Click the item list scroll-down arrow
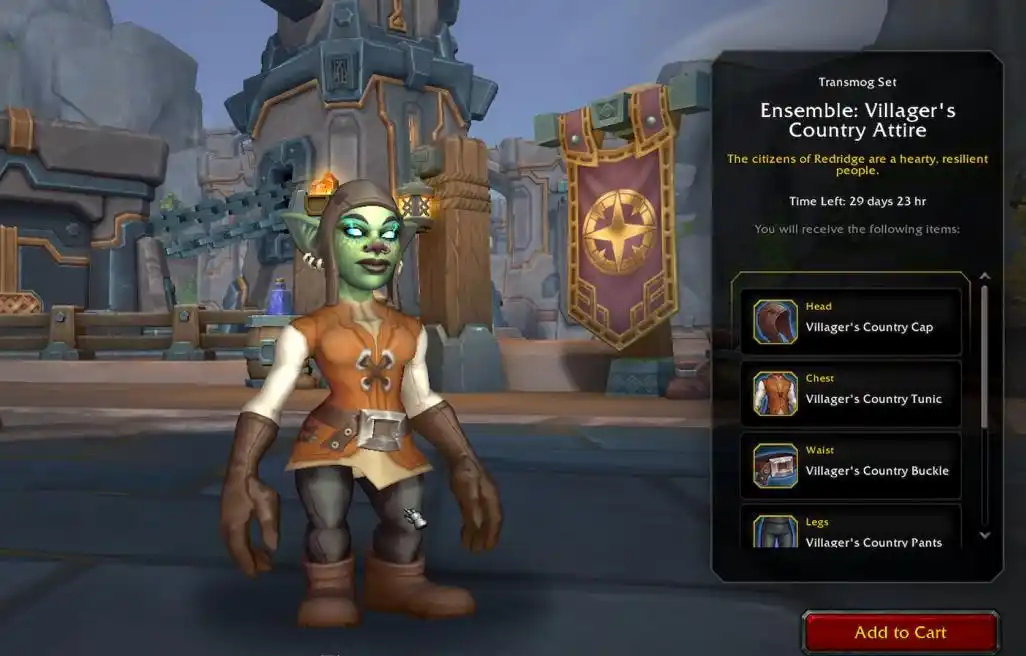The height and width of the screenshot is (656, 1026). [984, 535]
